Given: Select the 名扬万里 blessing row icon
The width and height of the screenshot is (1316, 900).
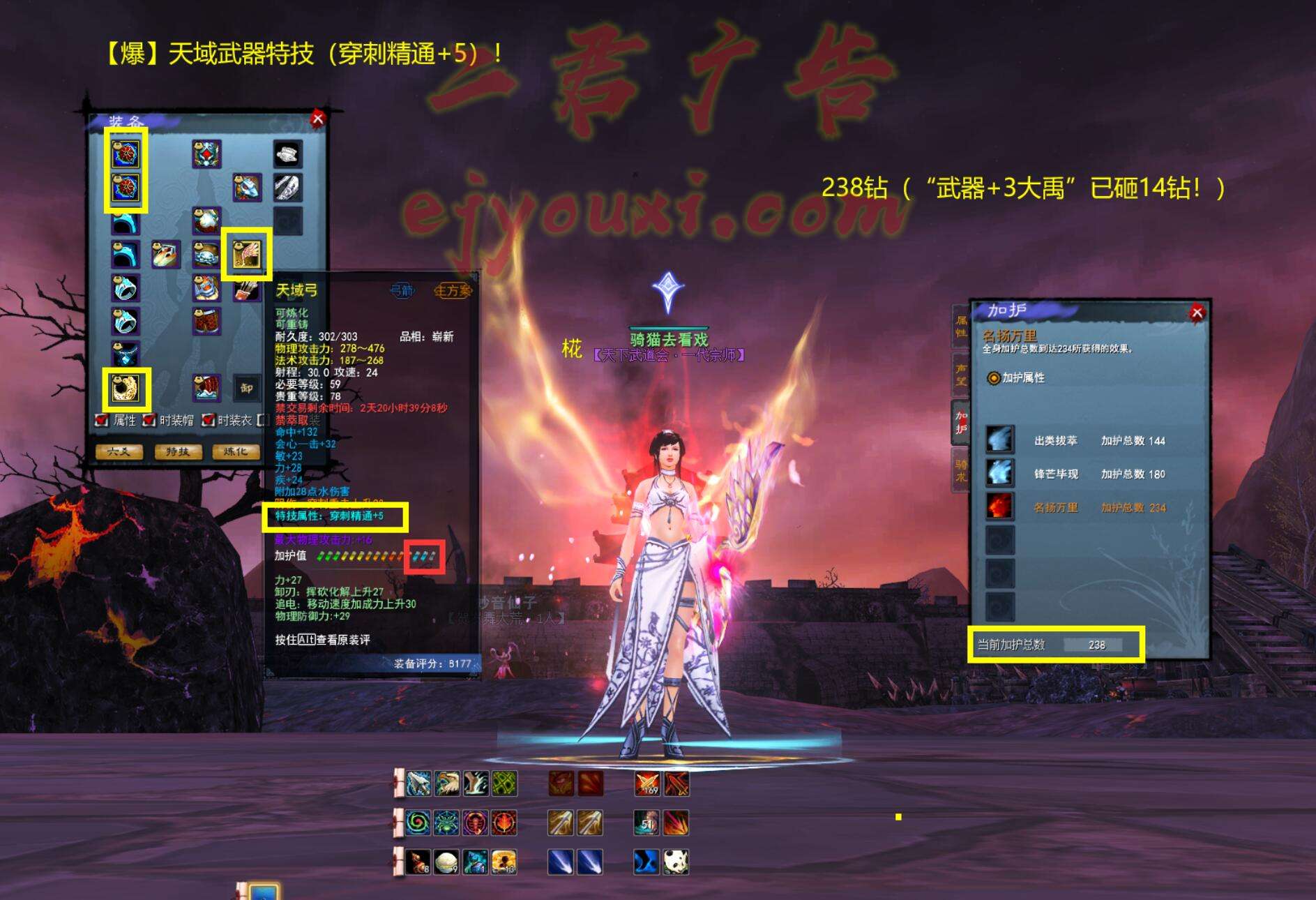Looking at the screenshot, I should click(999, 507).
